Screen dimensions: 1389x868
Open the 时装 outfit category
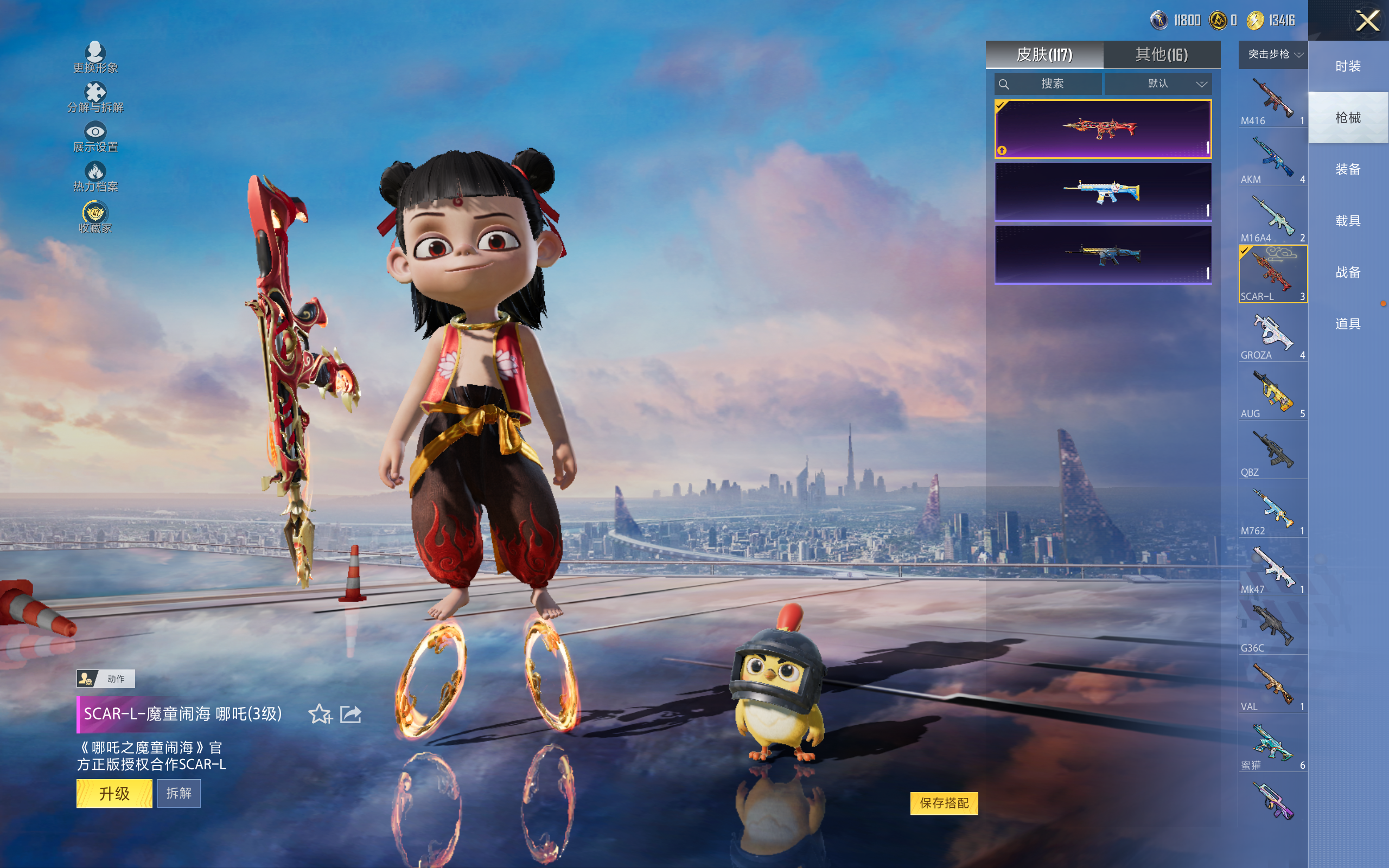point(1348,66)
